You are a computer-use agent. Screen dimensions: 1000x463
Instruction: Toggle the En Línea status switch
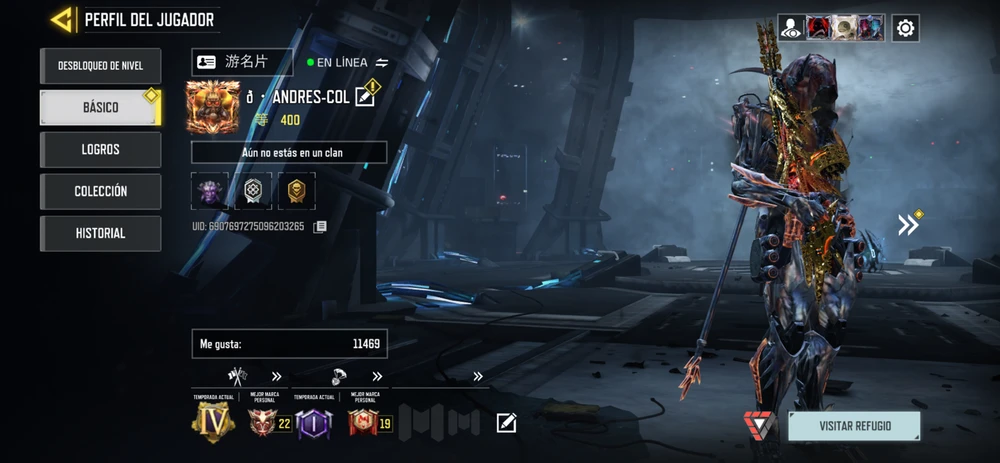tap(381, 62)
